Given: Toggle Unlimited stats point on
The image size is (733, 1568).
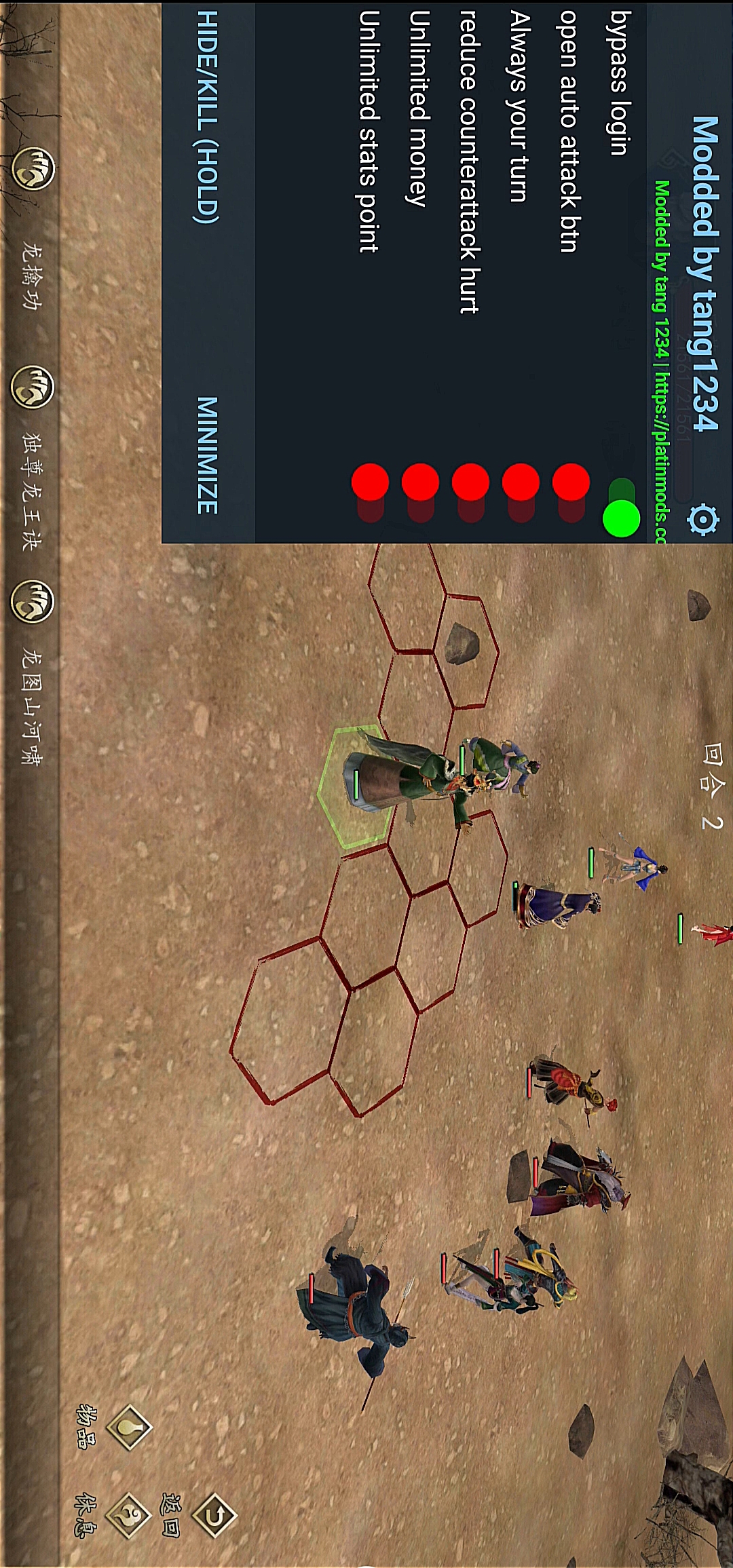Looking at the screenshot, I should point(370,492).
